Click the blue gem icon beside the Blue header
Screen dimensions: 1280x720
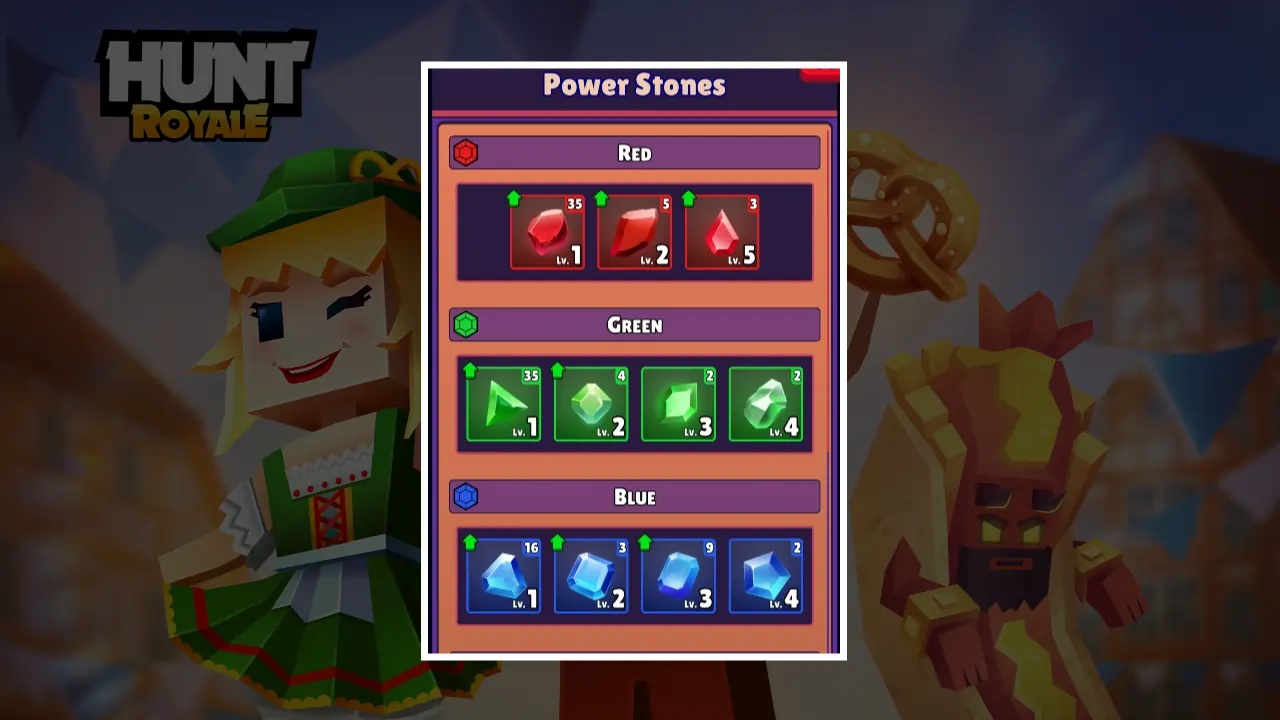466,496
